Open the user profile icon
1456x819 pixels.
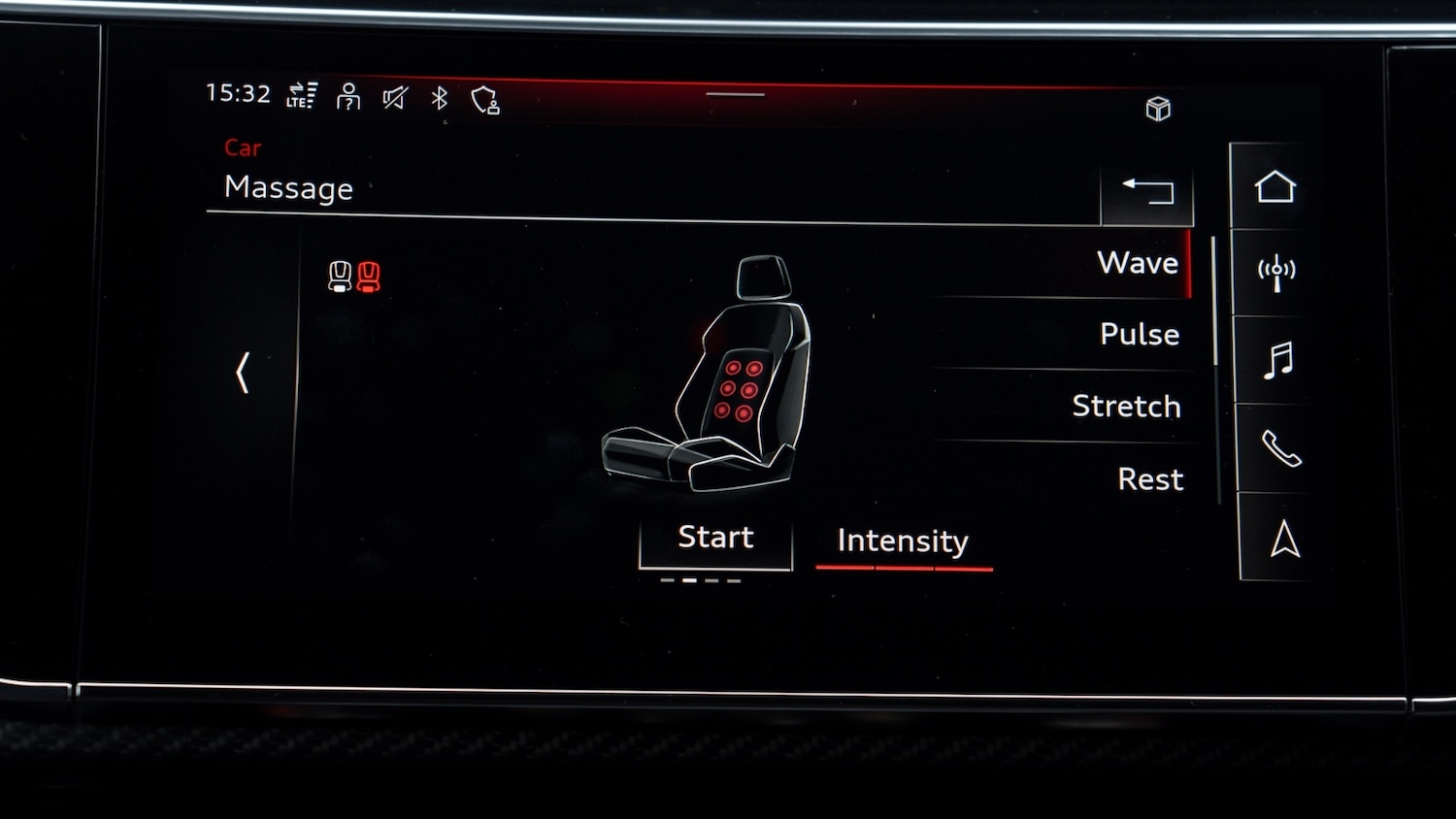(x=348, y=97)
